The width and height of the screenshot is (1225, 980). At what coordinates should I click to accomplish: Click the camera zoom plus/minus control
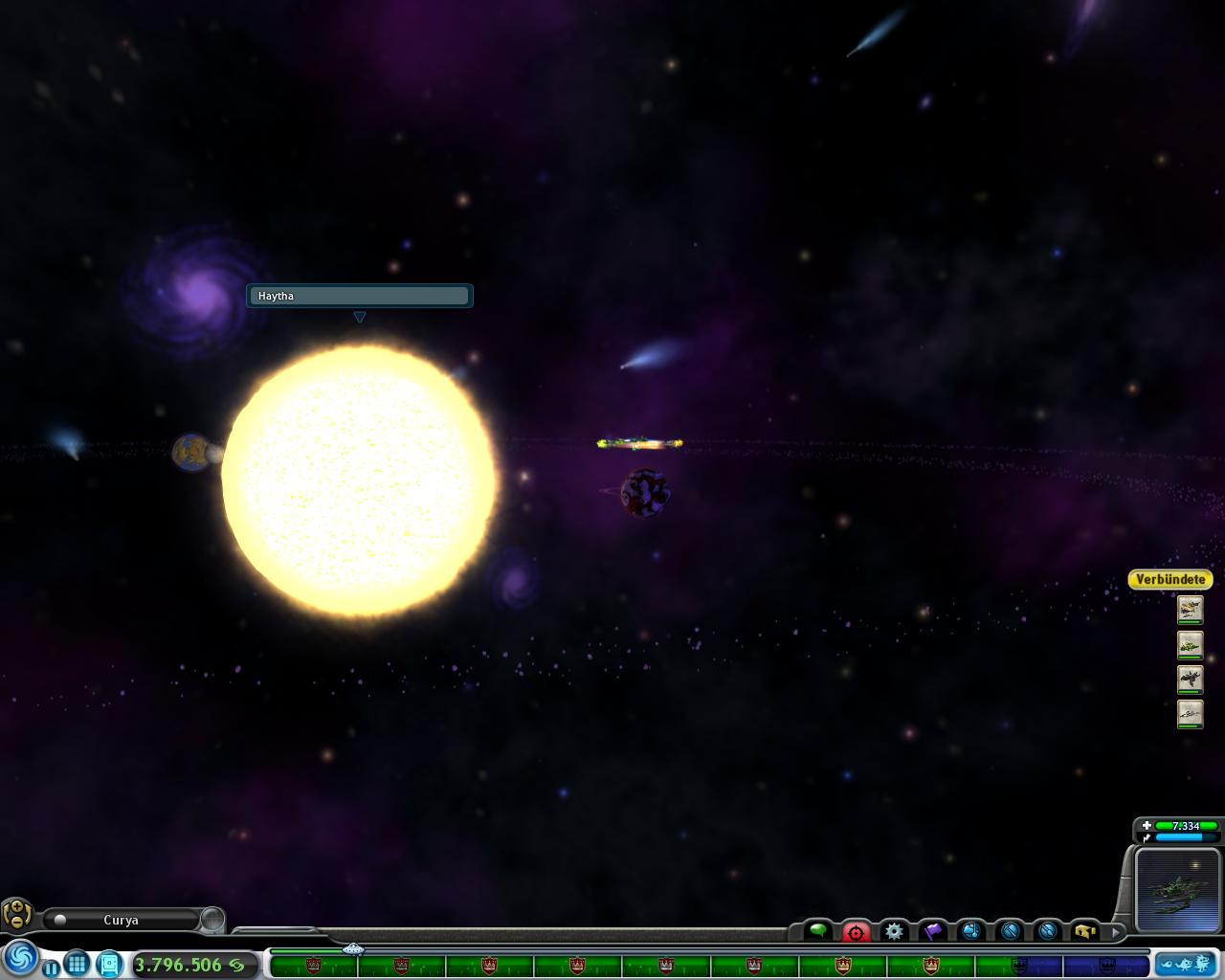coord(16,914)
